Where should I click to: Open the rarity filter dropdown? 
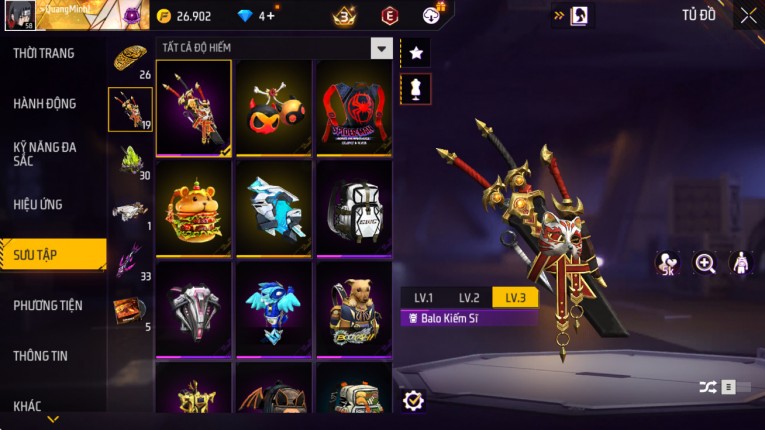point(381,48)
